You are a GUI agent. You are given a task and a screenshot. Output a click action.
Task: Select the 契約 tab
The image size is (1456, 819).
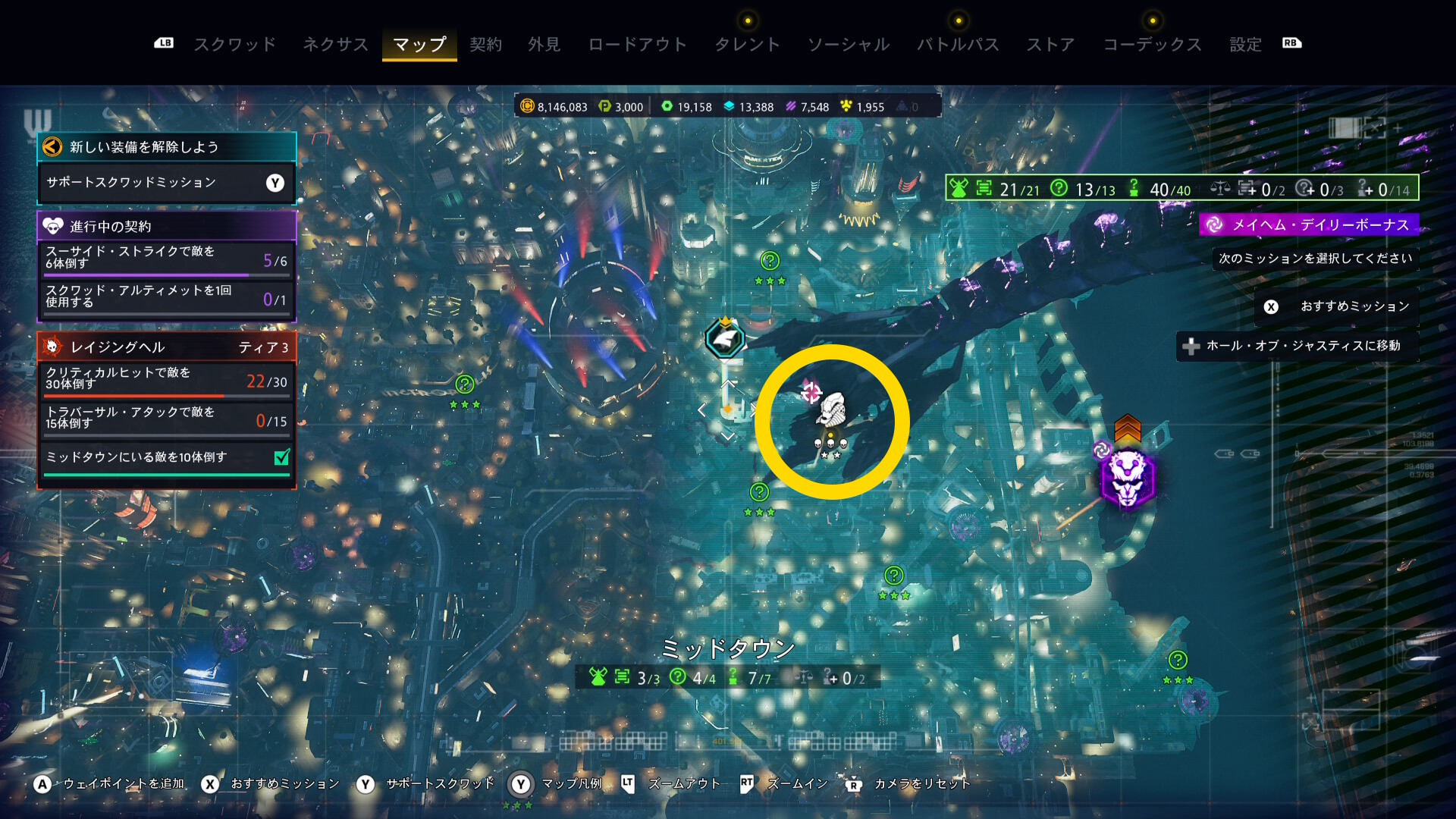(x=485, y=45)
